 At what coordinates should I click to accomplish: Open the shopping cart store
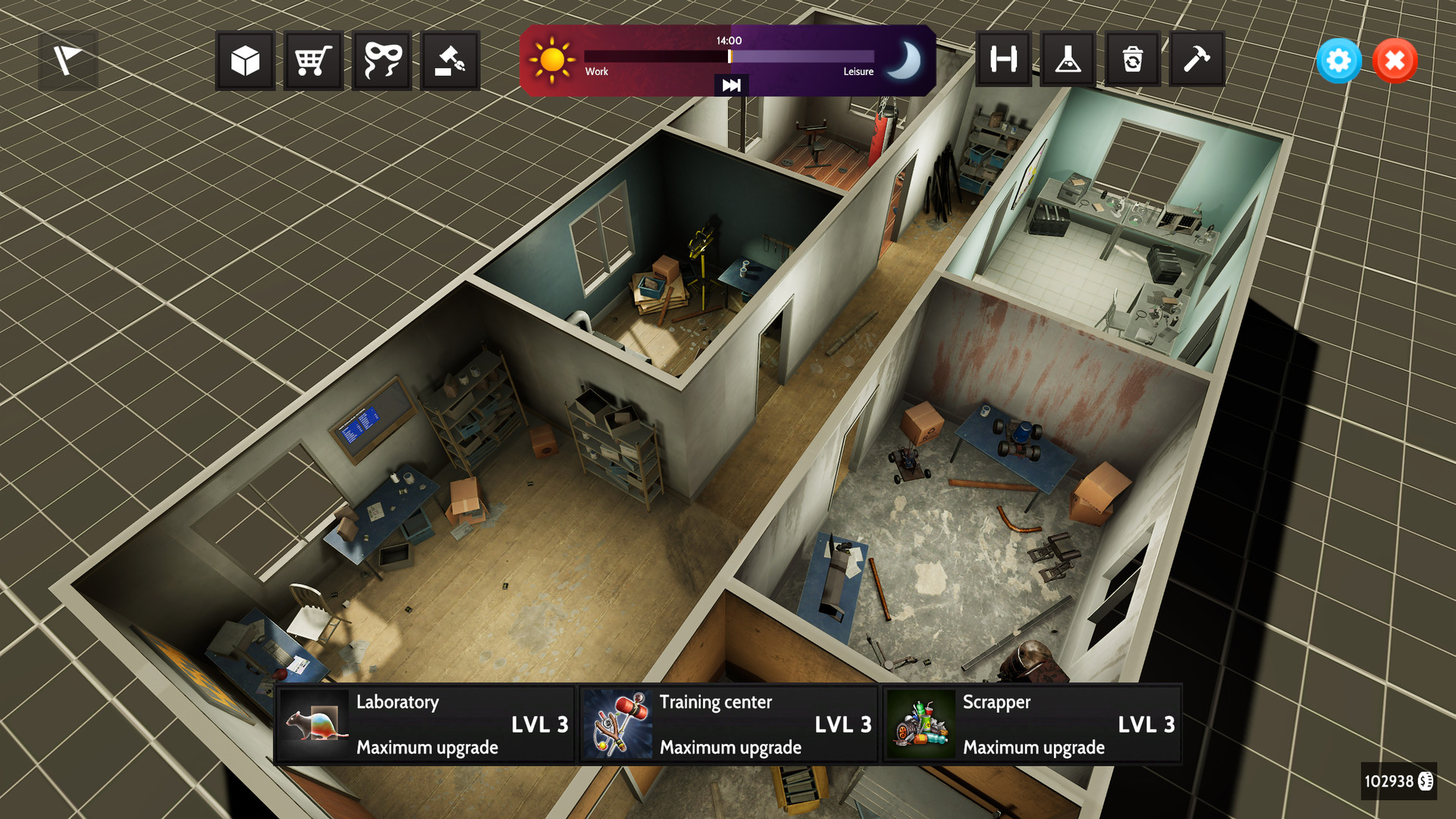click(312, 61)
